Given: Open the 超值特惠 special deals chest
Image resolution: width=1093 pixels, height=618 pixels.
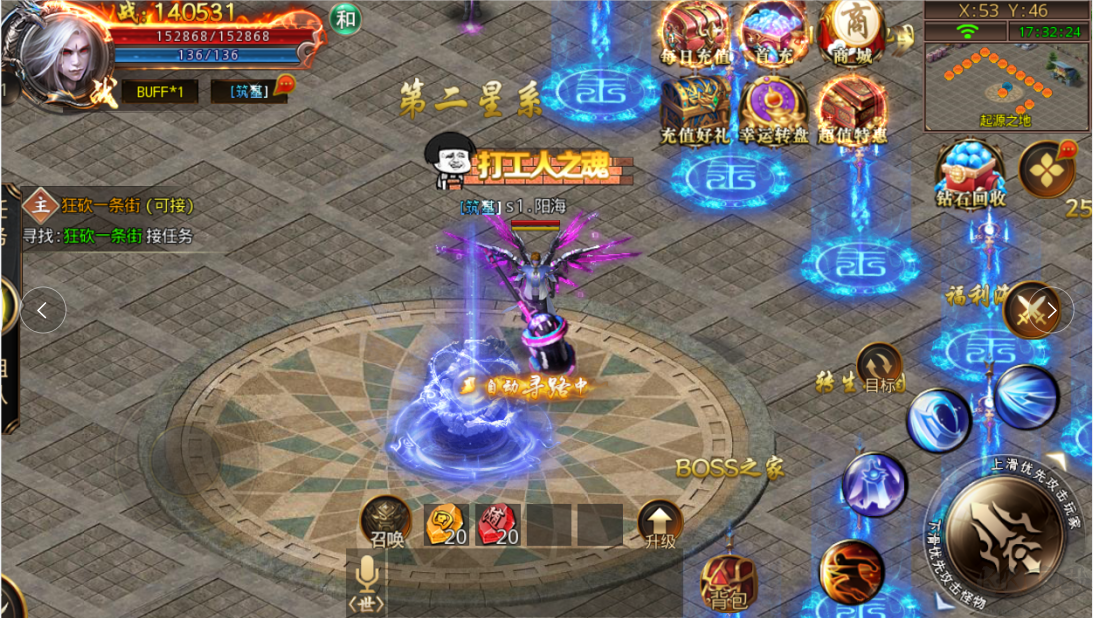Looking at the screenshot, I should click(852, 110).
